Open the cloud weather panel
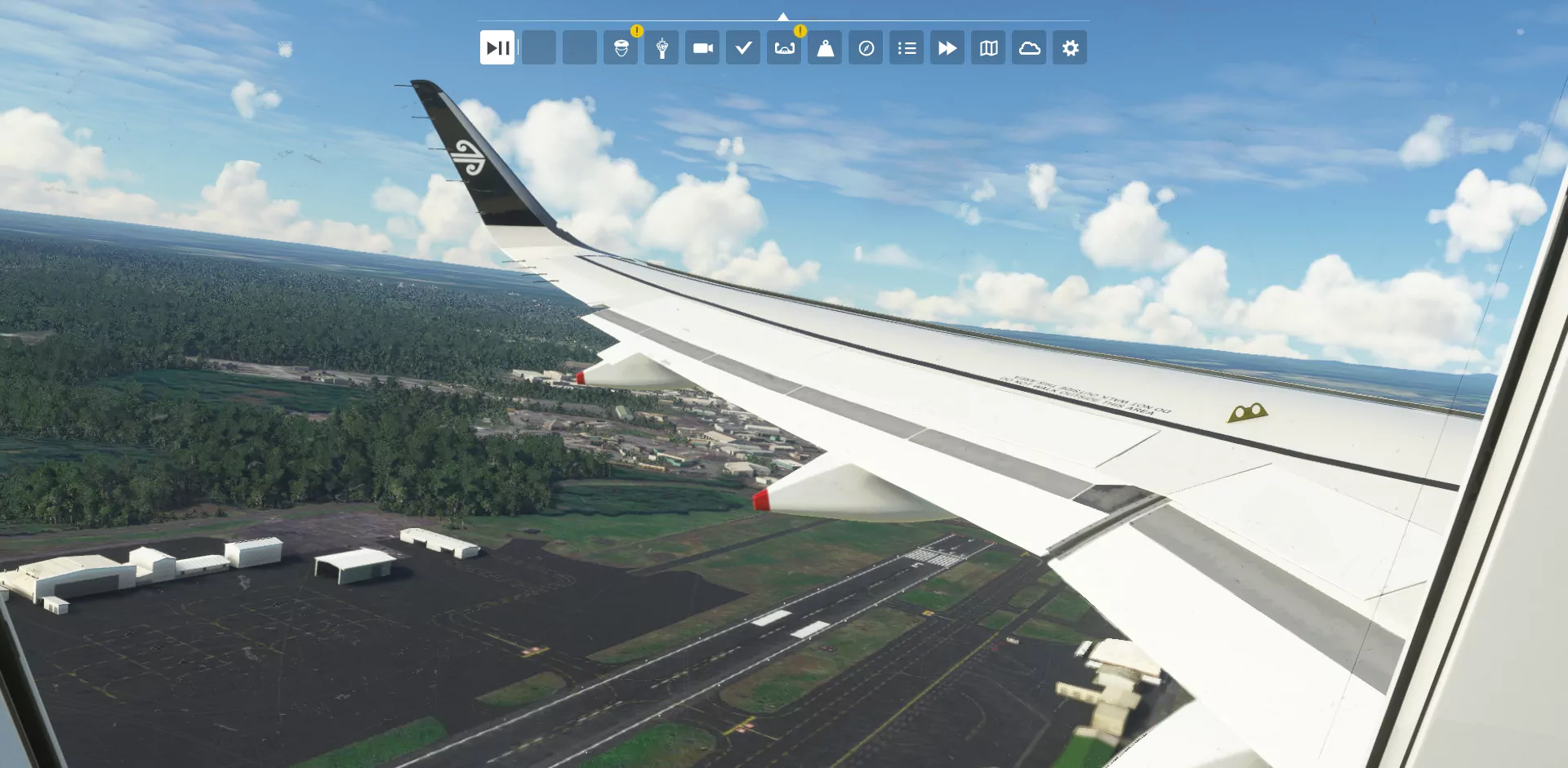 (x=1029, y=48)
